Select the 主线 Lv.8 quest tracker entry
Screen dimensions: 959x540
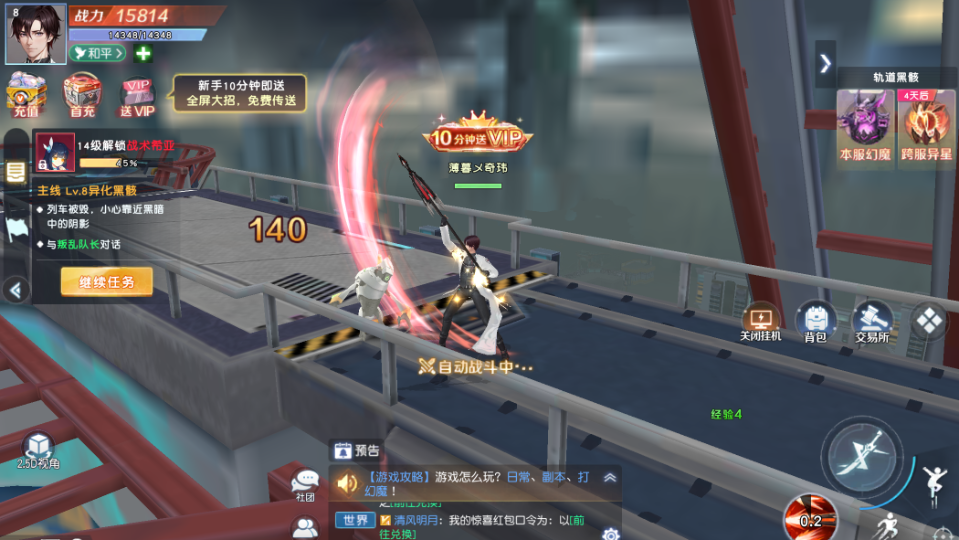[x=88, y=190]
